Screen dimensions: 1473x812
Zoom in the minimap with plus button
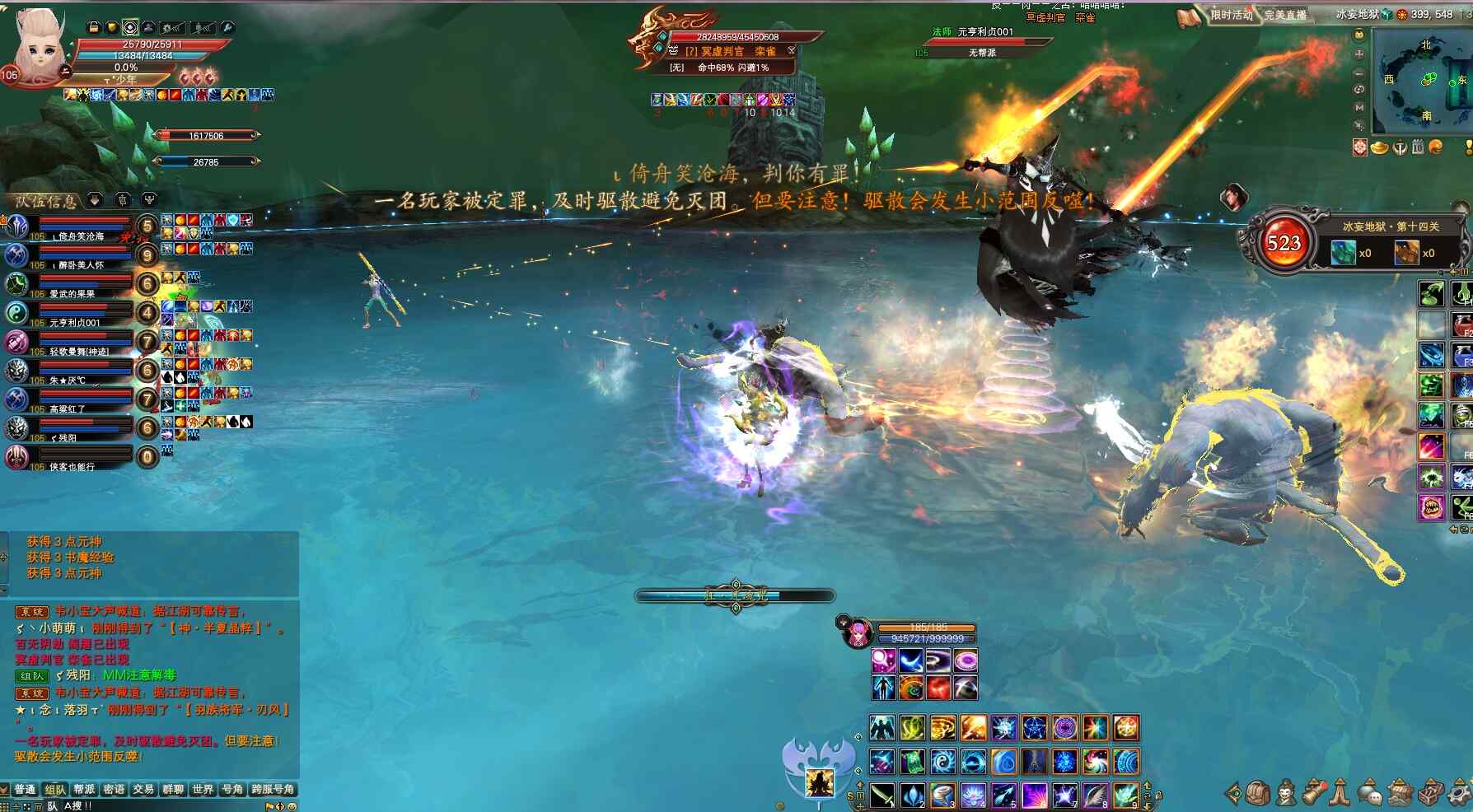[x=1359, y=54]
